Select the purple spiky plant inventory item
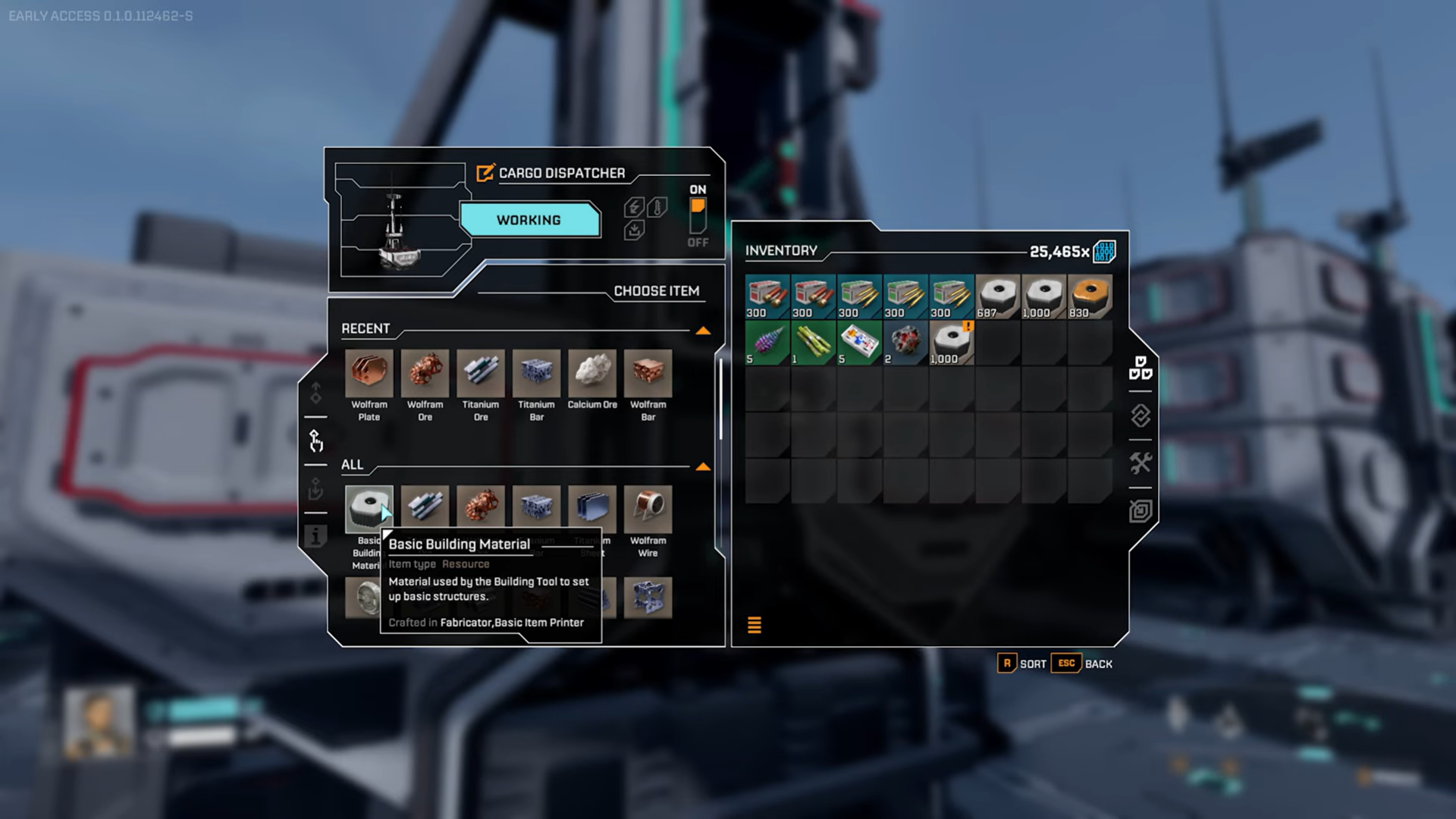 click(x=767, y=343)
